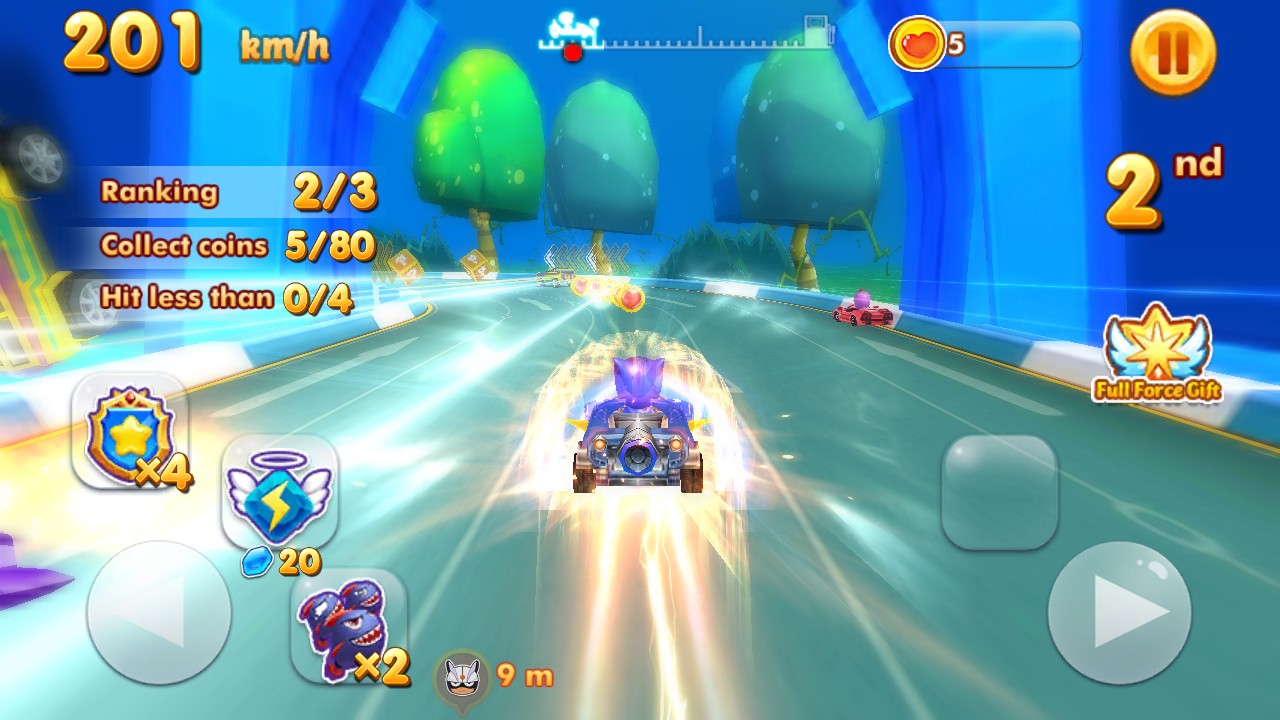This screenshot has height=720, width=1280.
Task: Pause the race with the orange button
Action: 1172,52
